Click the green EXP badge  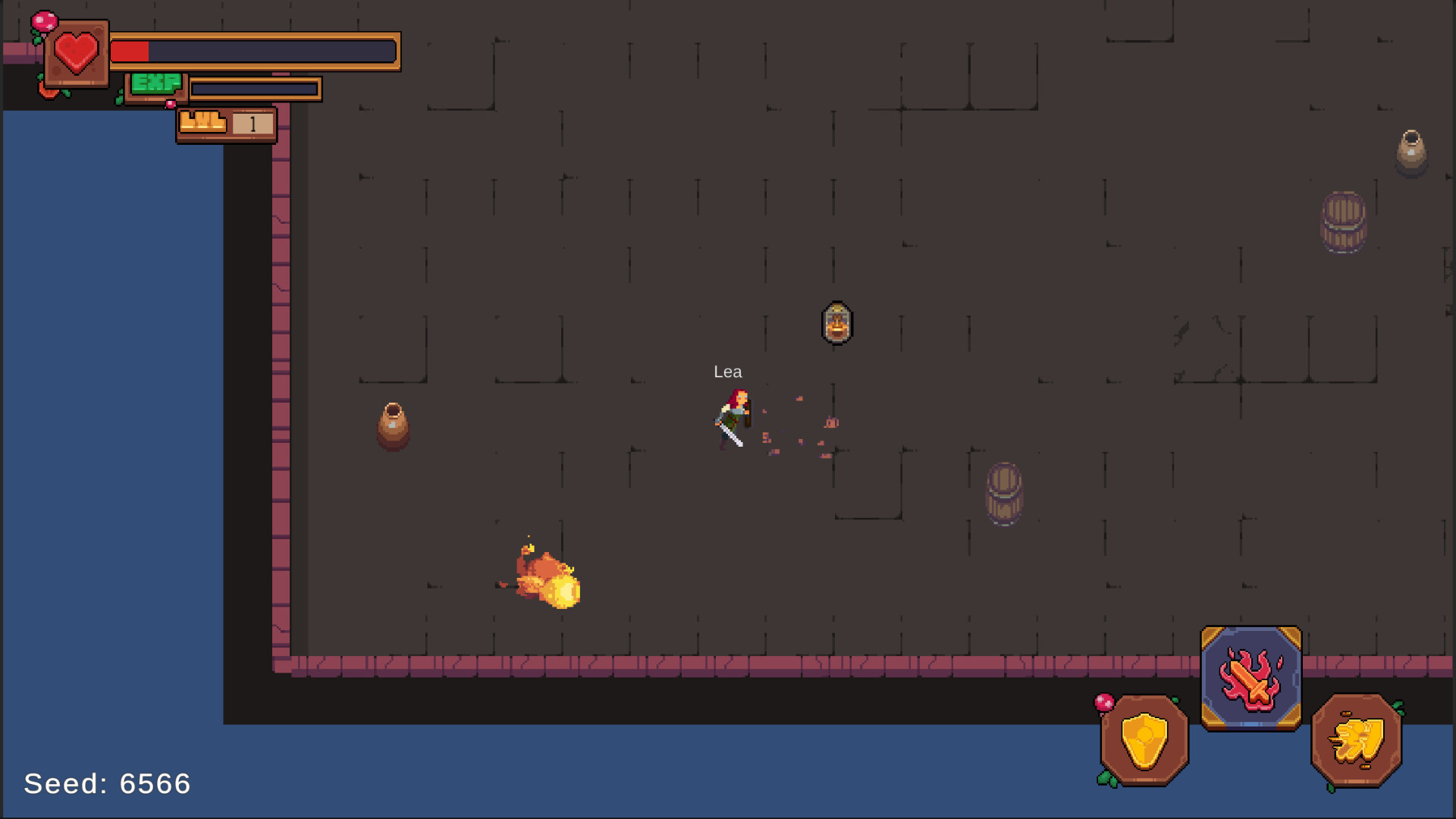click(157, 83)
